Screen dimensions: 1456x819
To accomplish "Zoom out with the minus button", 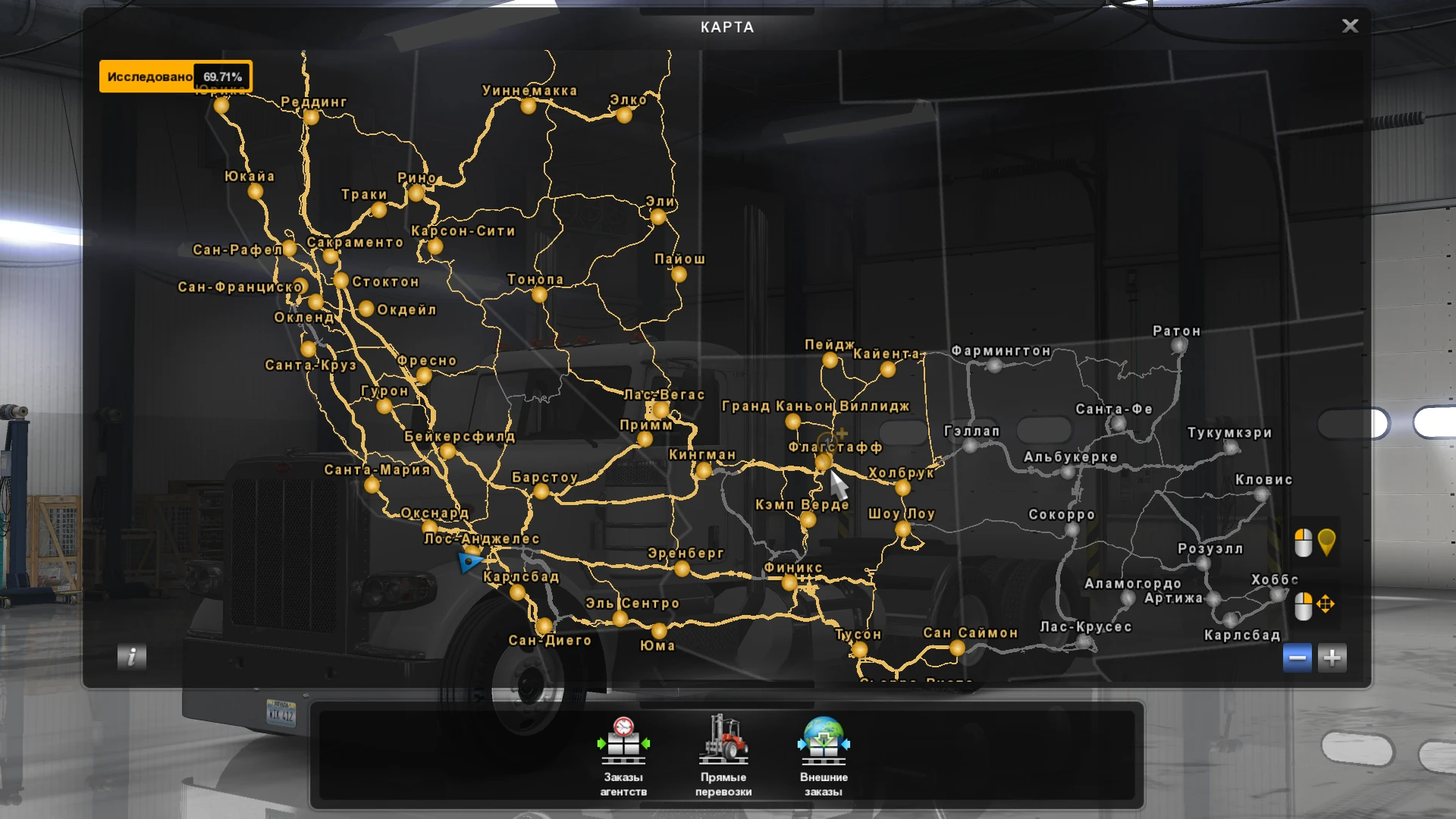I will click(1296, 658).
